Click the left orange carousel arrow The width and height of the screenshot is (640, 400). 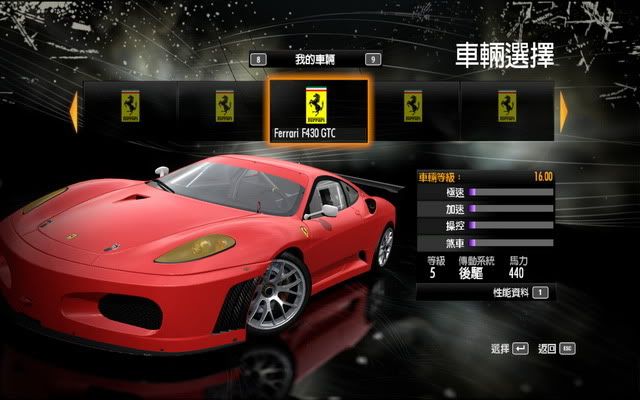pos(73,110)
